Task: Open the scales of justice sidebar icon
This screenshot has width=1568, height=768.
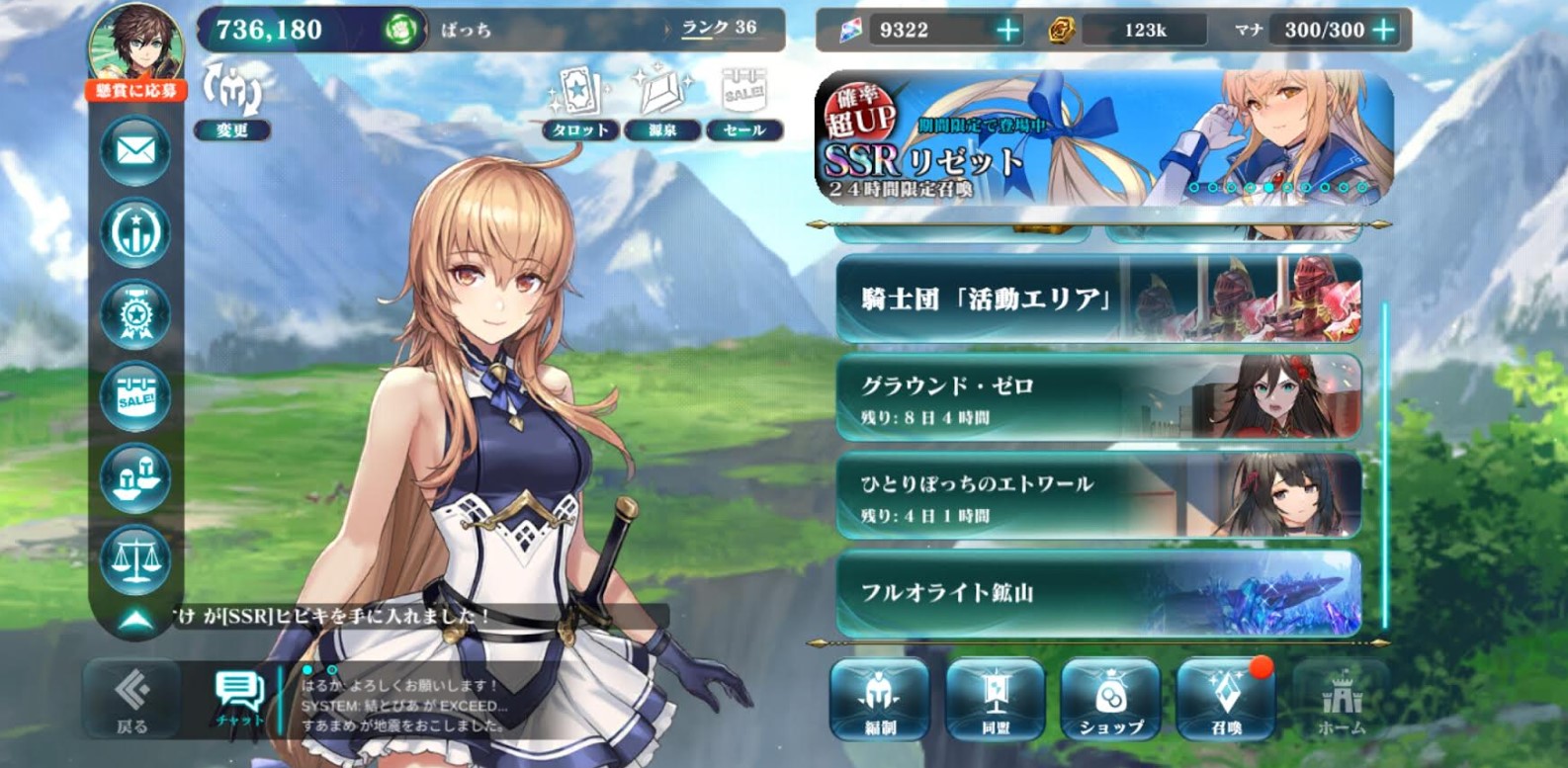Action: click(x=136, y=558)
